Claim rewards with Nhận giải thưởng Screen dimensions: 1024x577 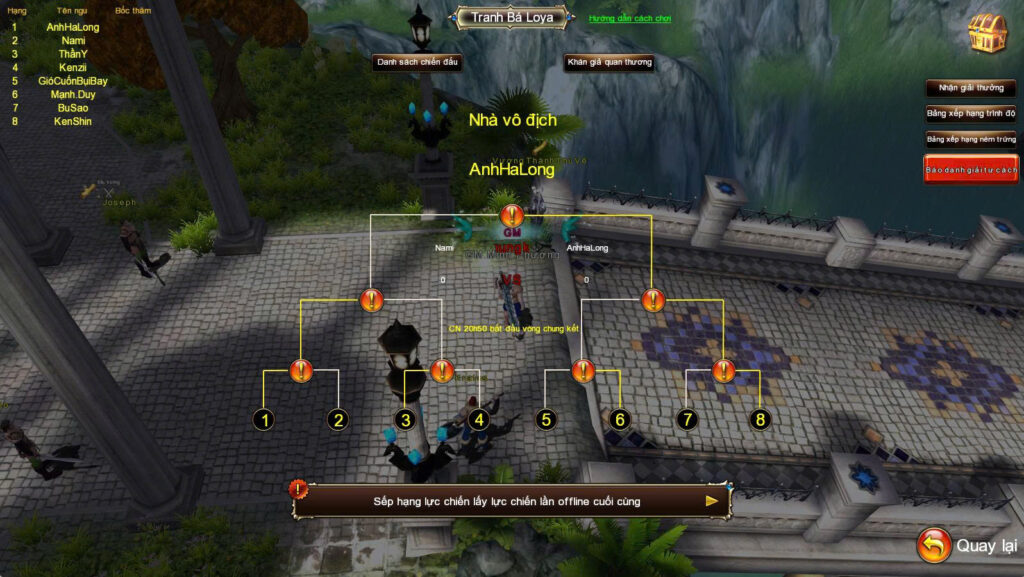(970, 88)
